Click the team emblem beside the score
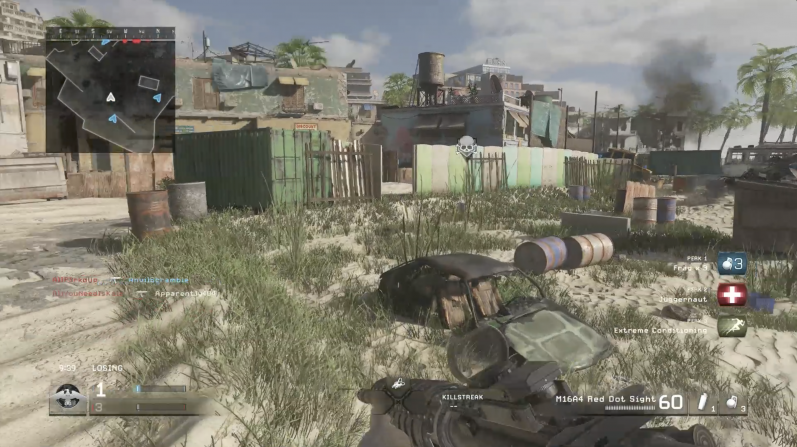This screenshot has width=797, height=447. (x=68, y=395)
